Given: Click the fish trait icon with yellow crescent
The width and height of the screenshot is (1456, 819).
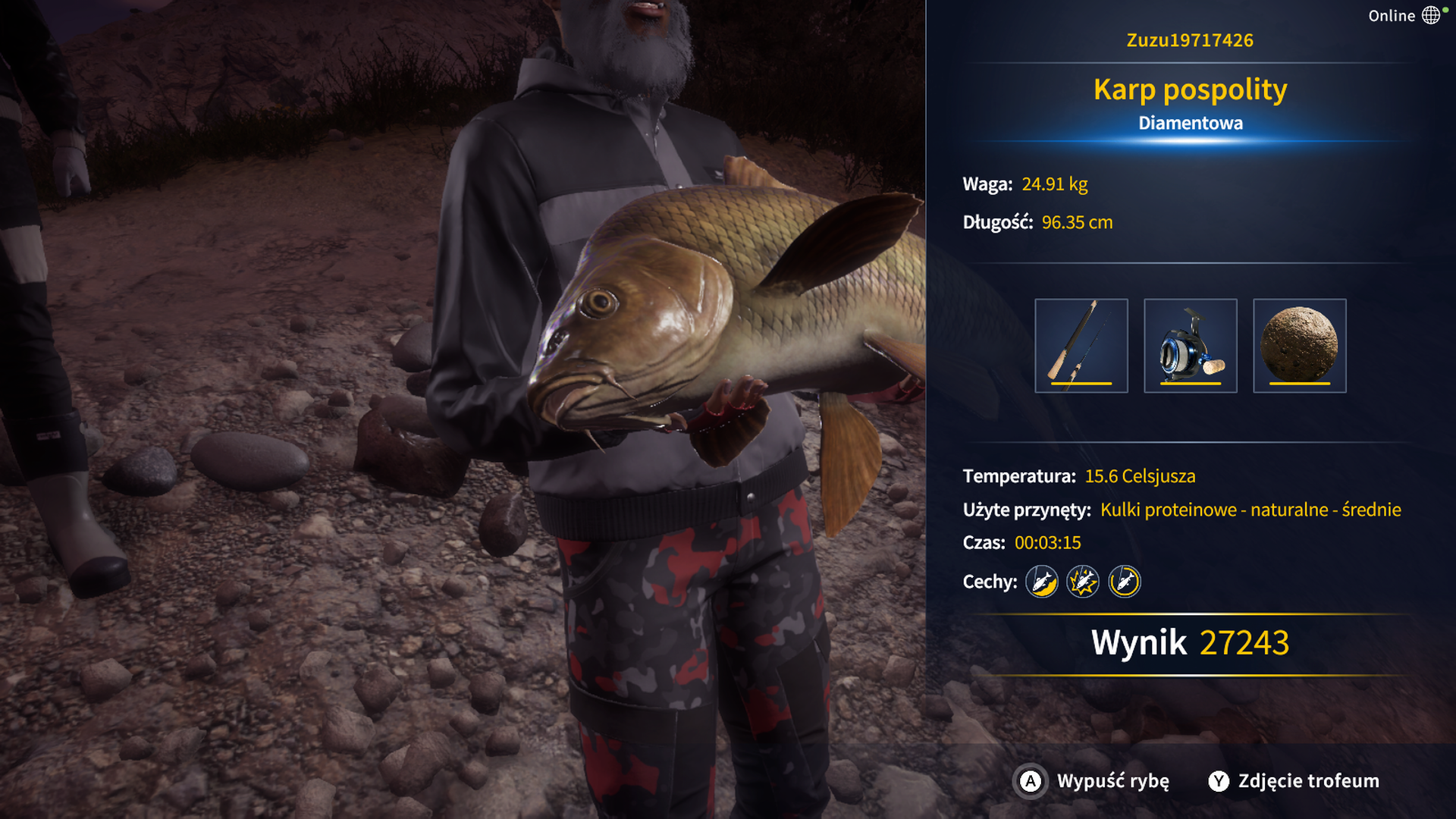Looking at the screenshot, I should [1042, 582].
